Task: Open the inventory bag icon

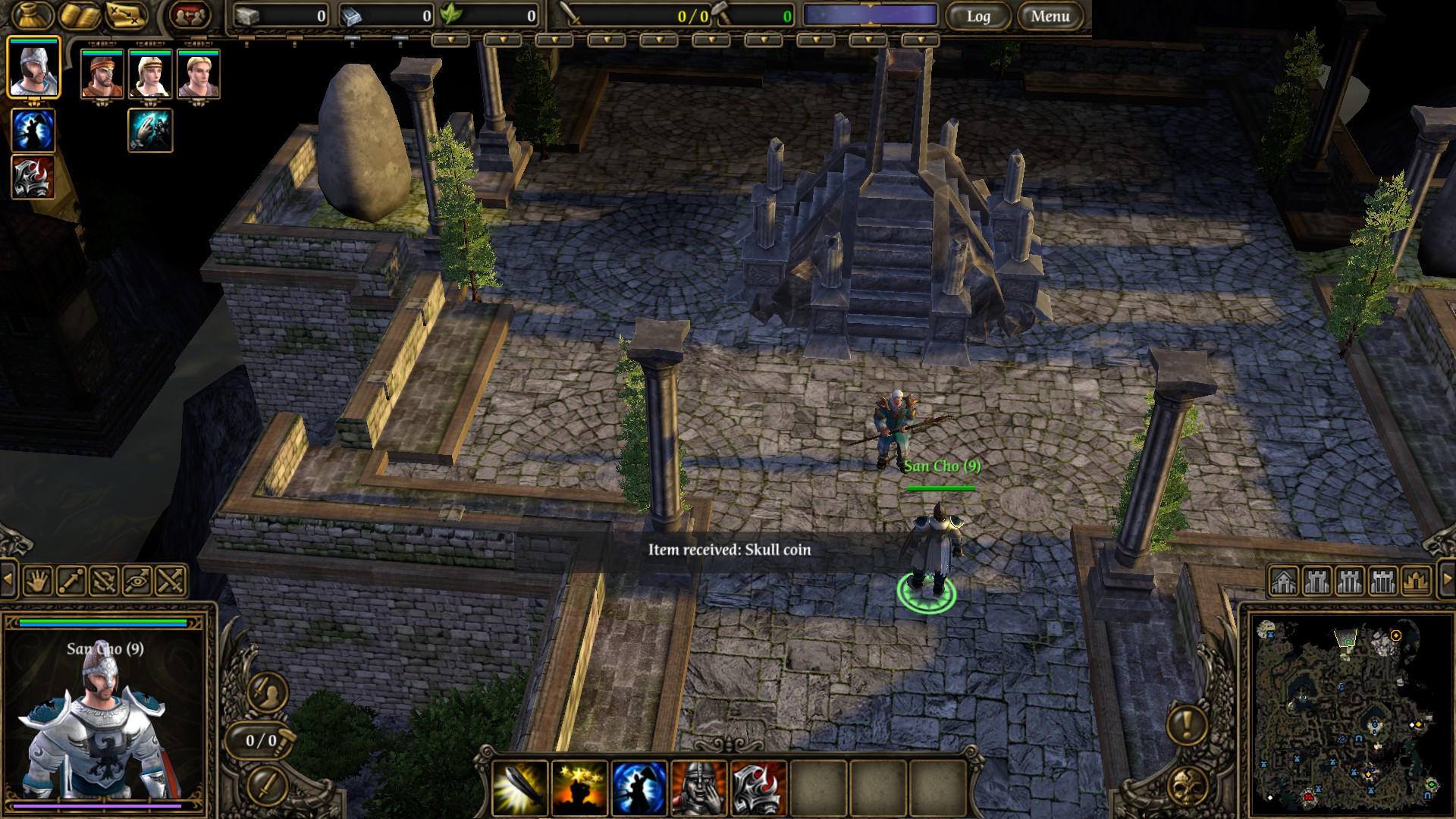Action: [33, 16]
